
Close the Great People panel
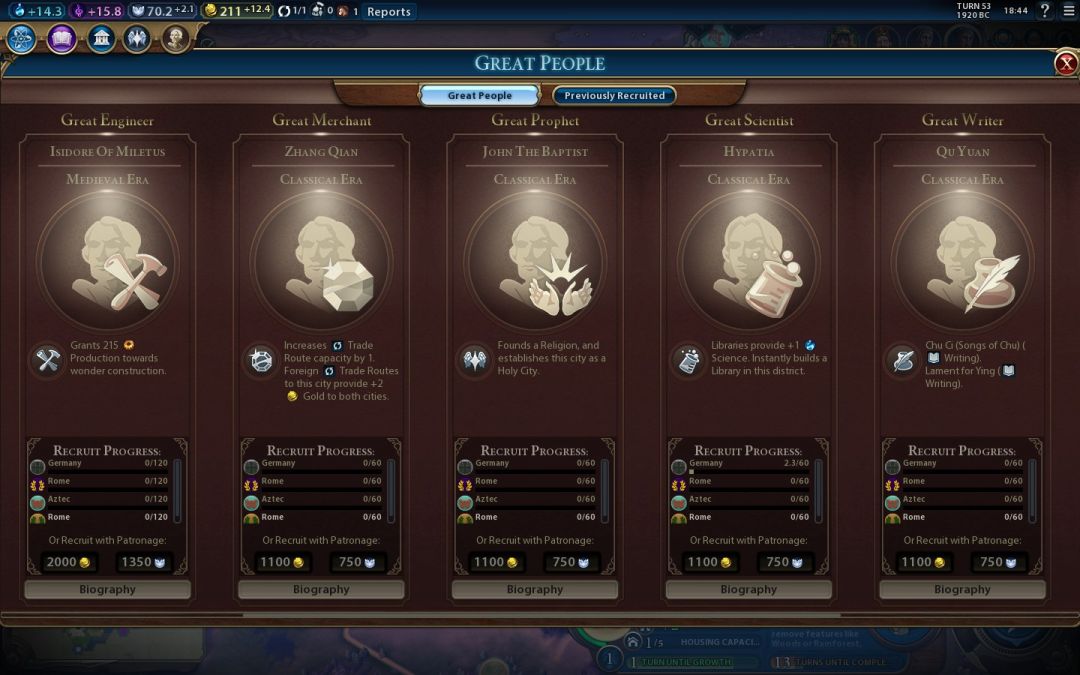click(x=1065, y=64)
